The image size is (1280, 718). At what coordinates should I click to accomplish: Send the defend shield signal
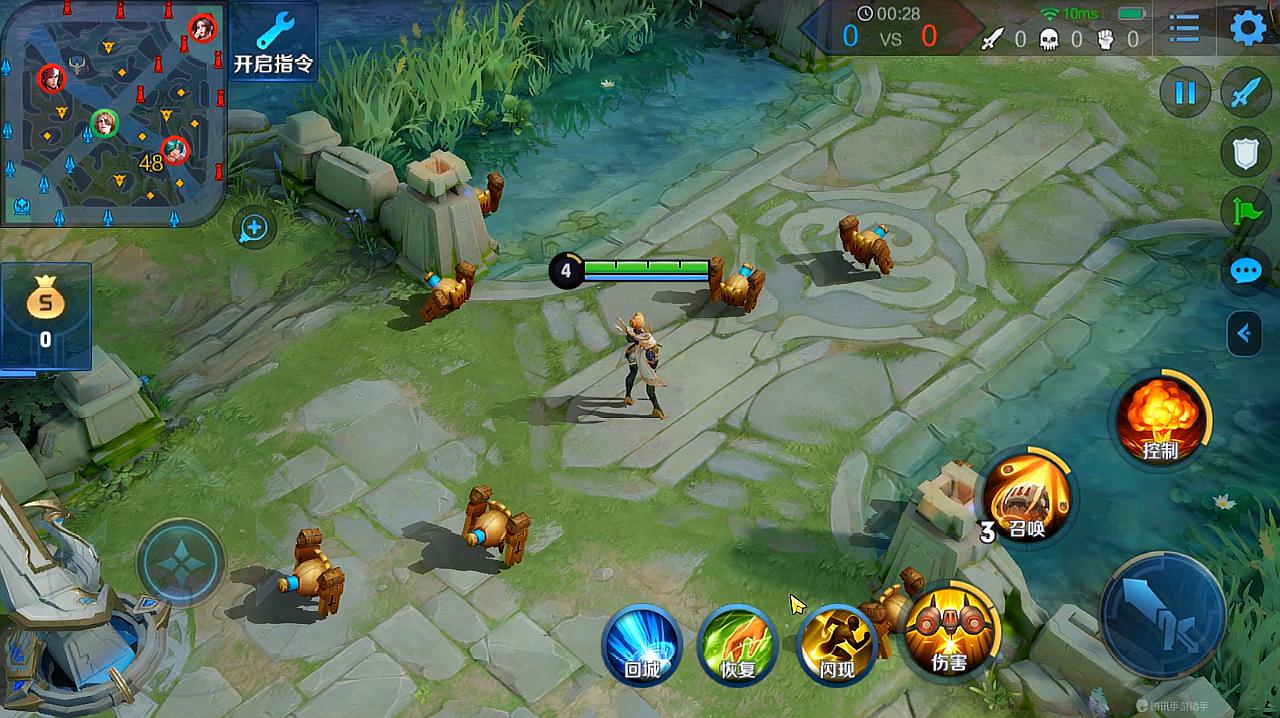point(1245,153)
